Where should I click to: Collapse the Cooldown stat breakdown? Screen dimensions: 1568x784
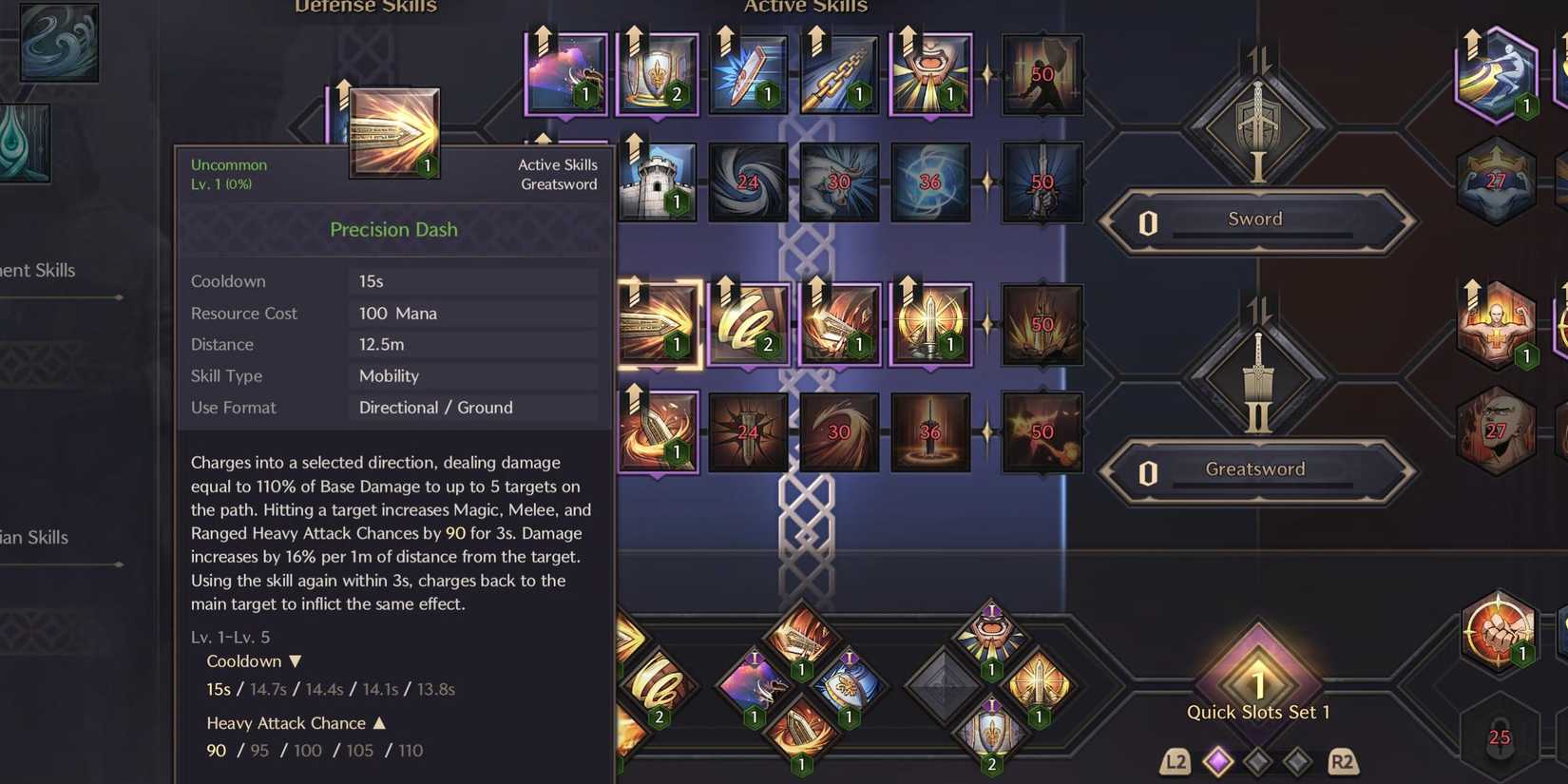[x=295, y=660]
